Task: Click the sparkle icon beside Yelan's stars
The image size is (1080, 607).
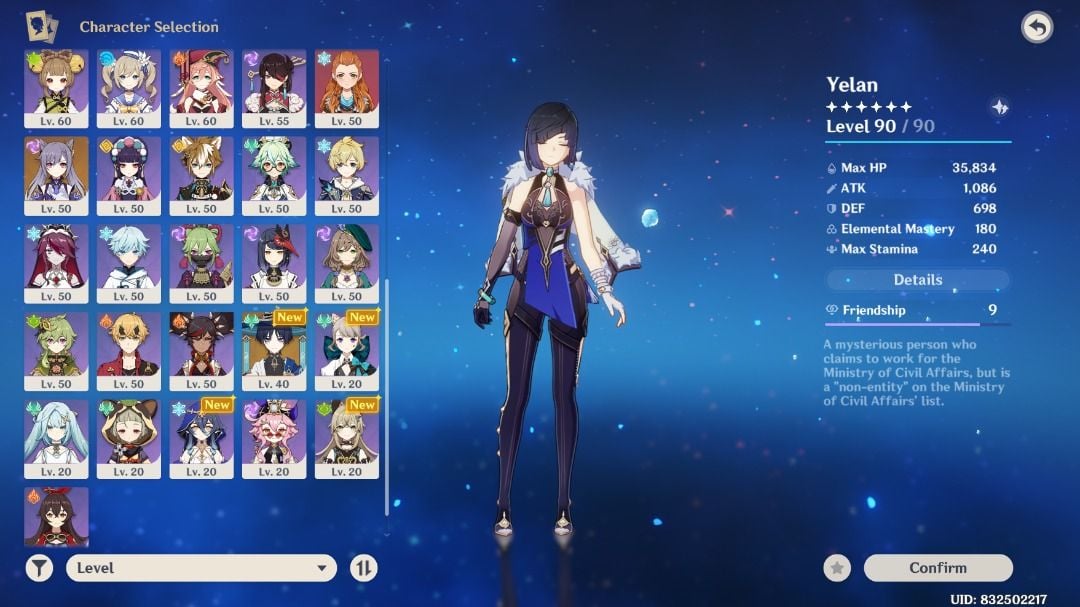Action: [998, 107]
